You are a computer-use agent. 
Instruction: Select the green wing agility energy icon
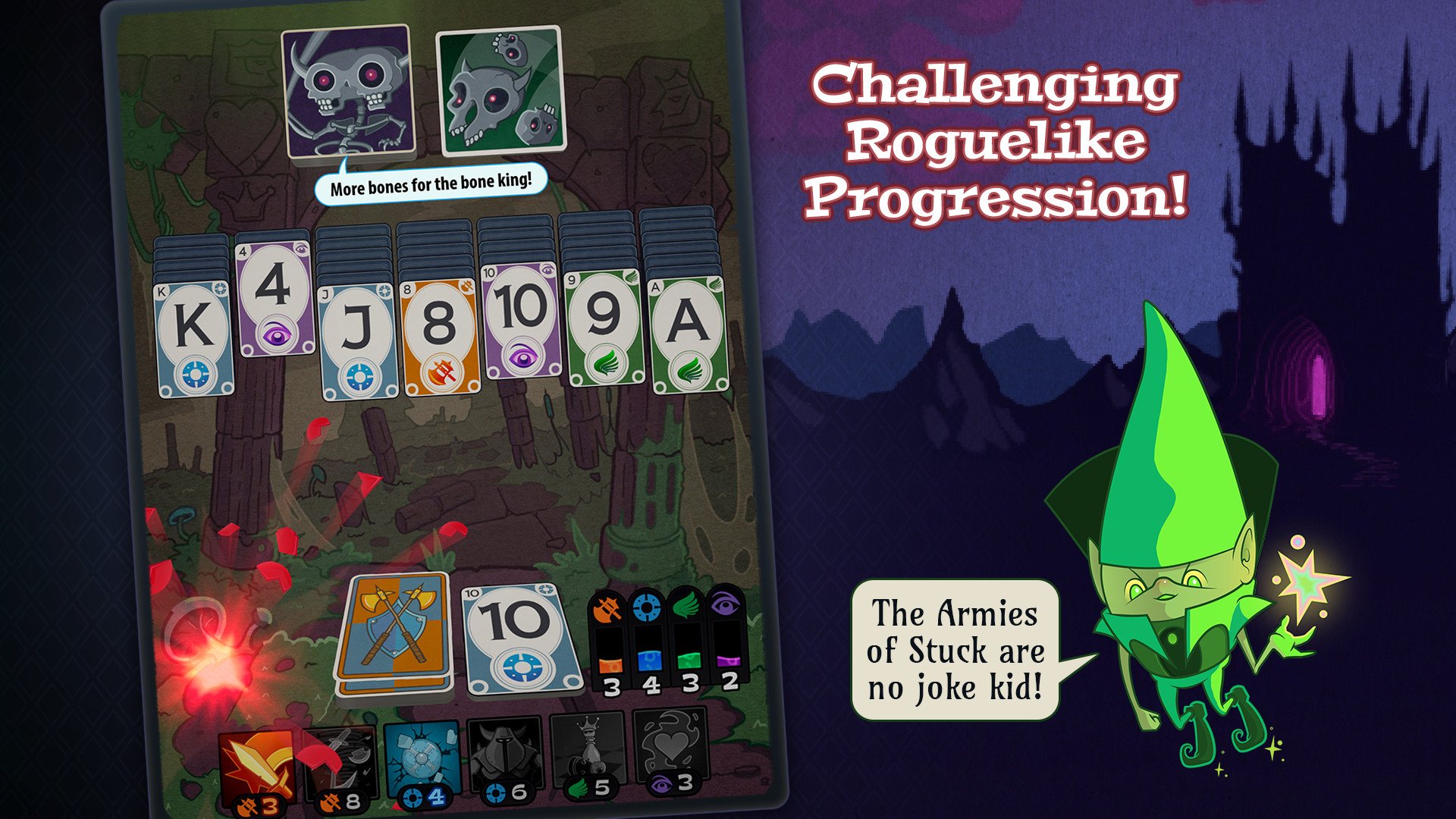(687, 605)
